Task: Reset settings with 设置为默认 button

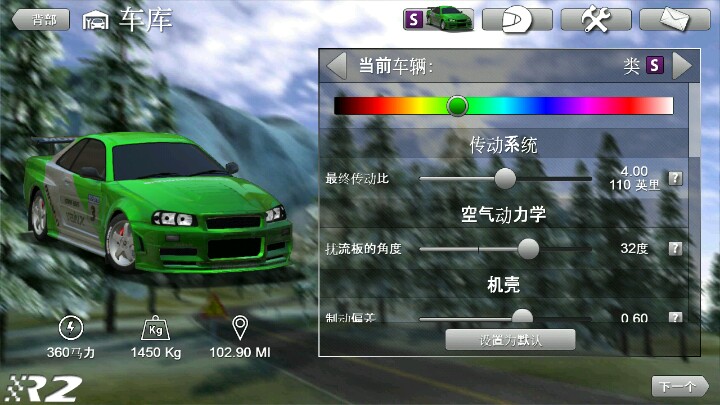Action: (x=510, y=339)
